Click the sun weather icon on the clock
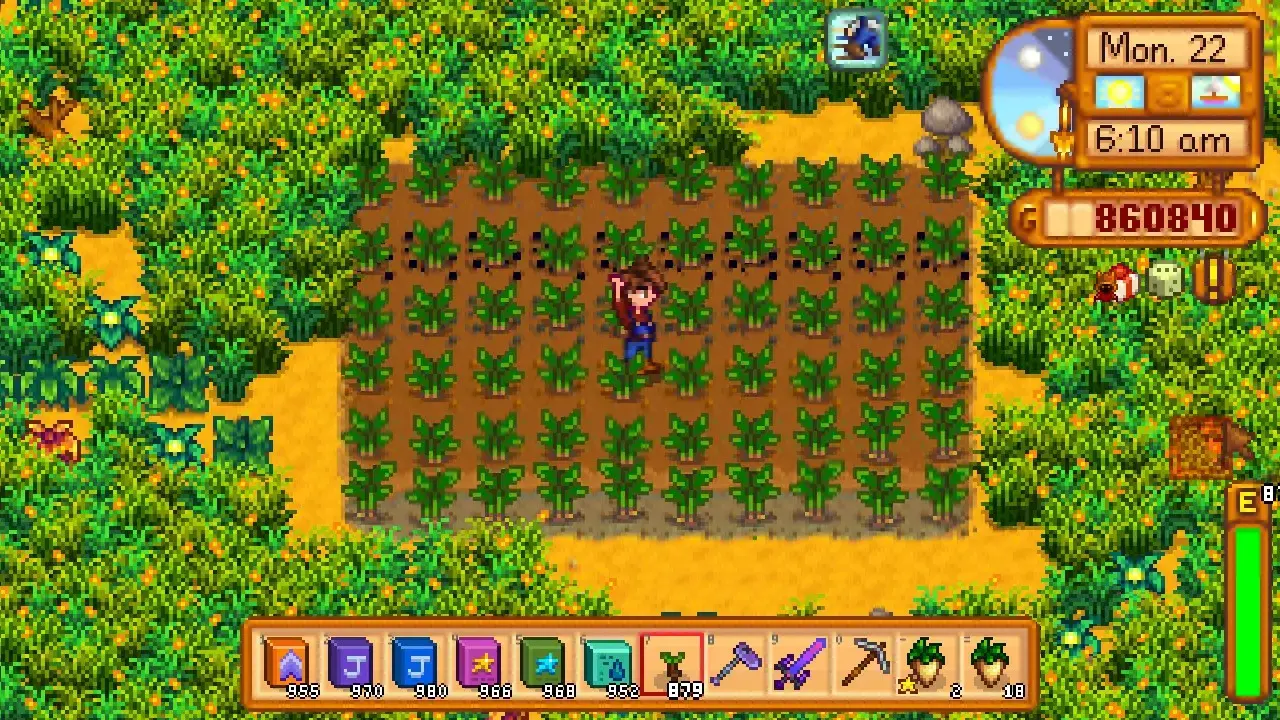Viewport: 1280px width, 720px height. pos(1118,92)
